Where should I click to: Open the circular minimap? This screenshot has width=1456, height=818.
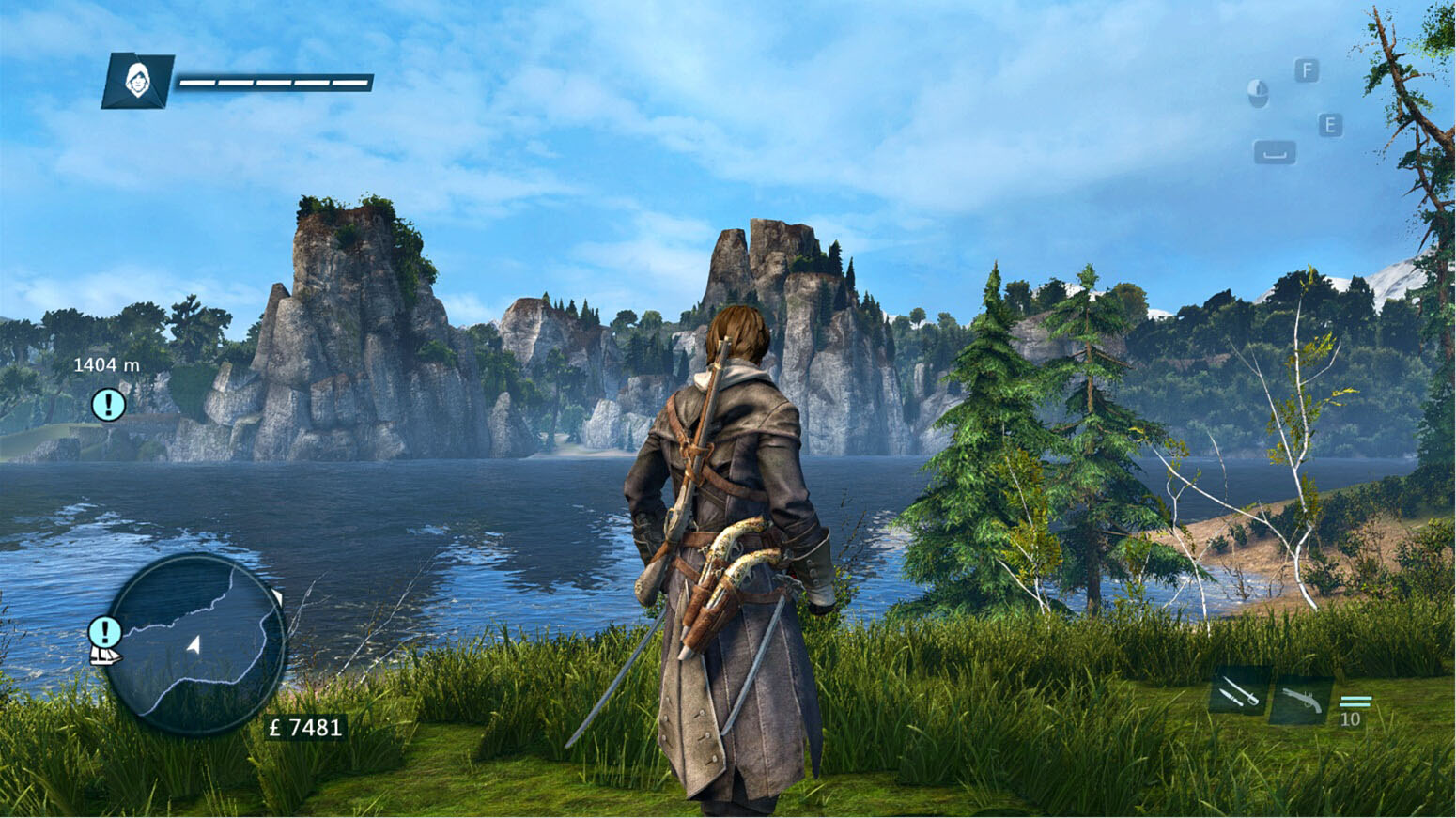point(195,643)
